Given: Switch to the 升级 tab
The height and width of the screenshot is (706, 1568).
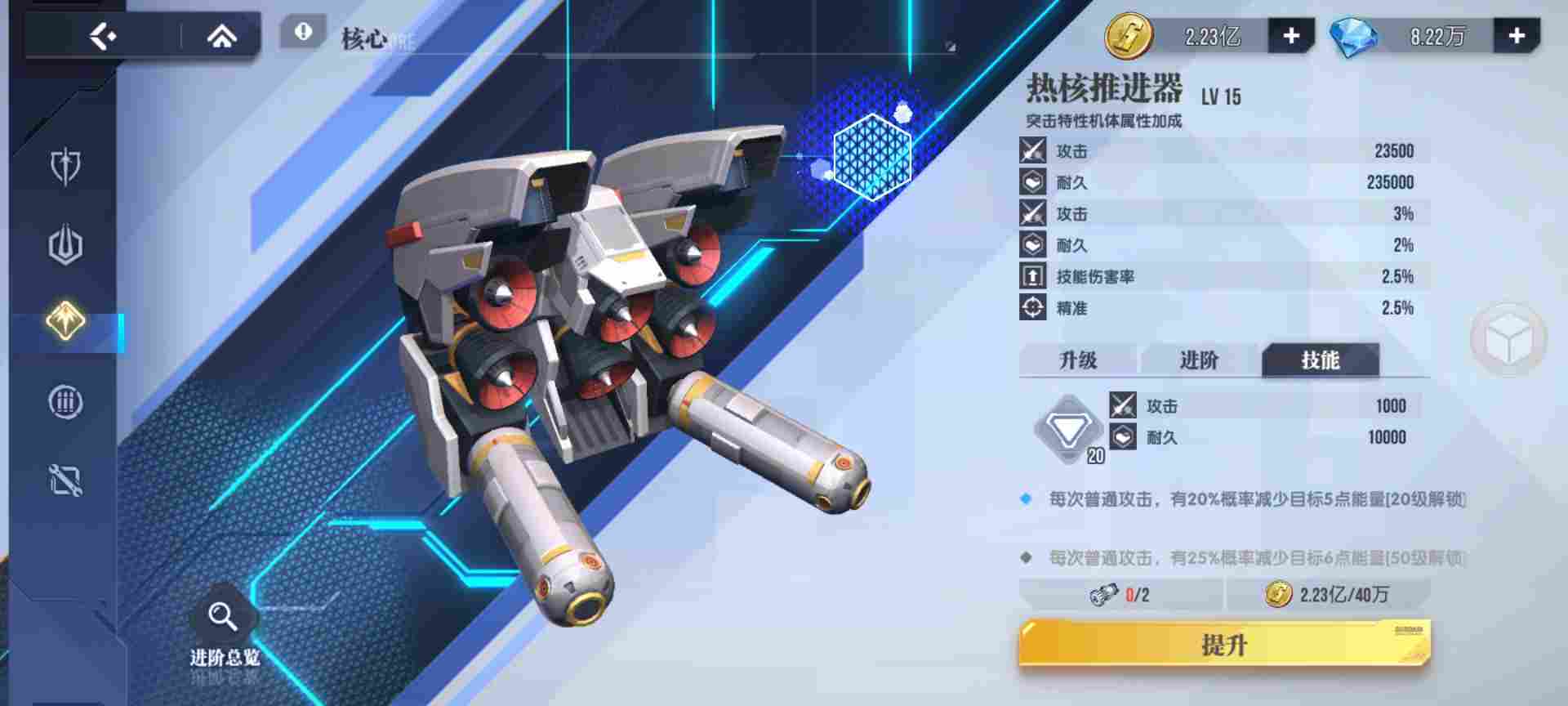Looking at the screenshot, I should coord(1078,360).
